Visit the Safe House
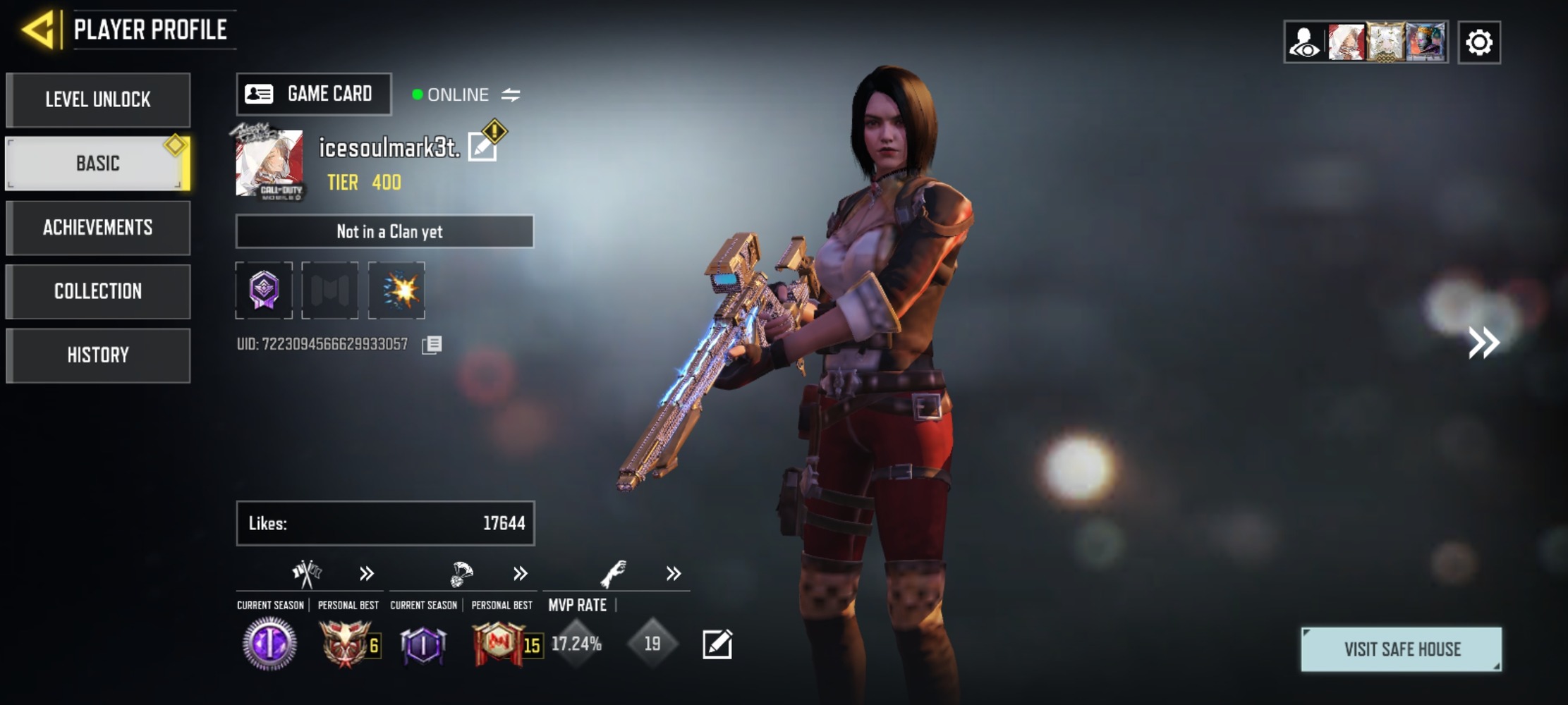The image size is (1568, 705). pyautogui.click(x=1401, y=649)
